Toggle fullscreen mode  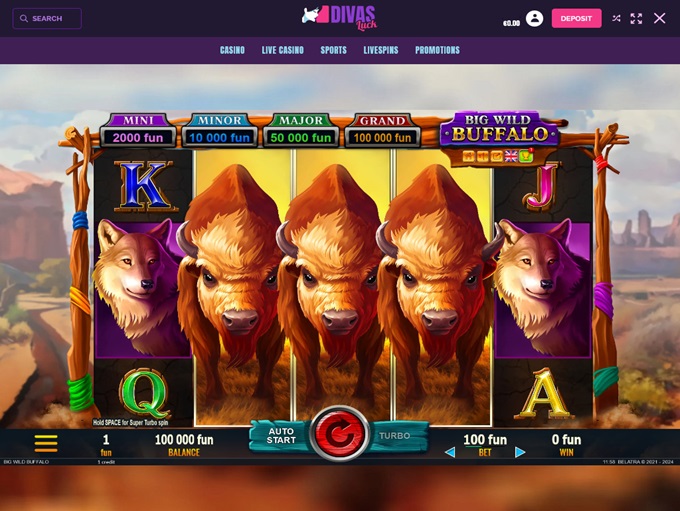(x=637, y=18)
